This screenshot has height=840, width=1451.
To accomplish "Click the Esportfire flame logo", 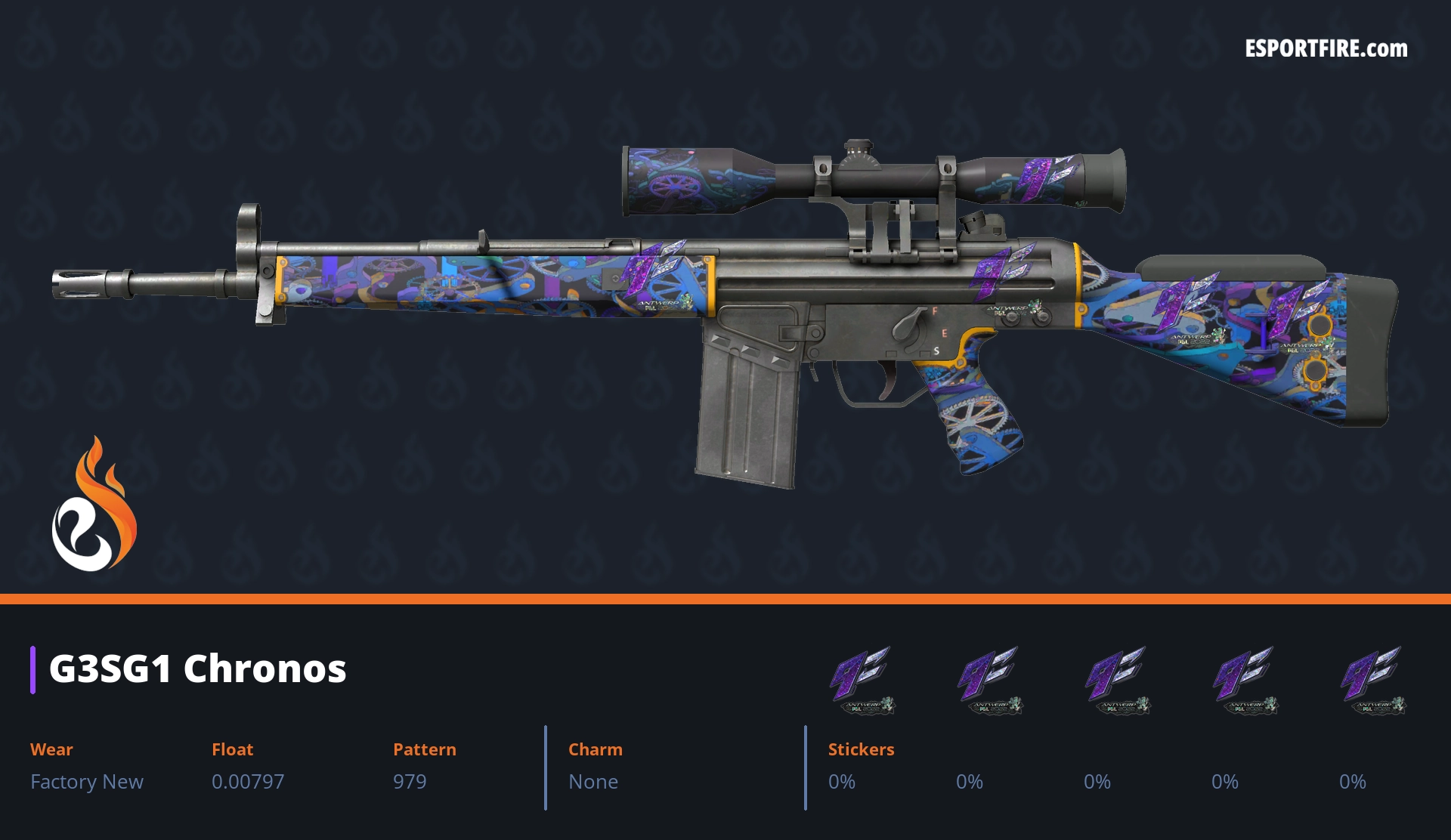I will (x=94, y=505).
